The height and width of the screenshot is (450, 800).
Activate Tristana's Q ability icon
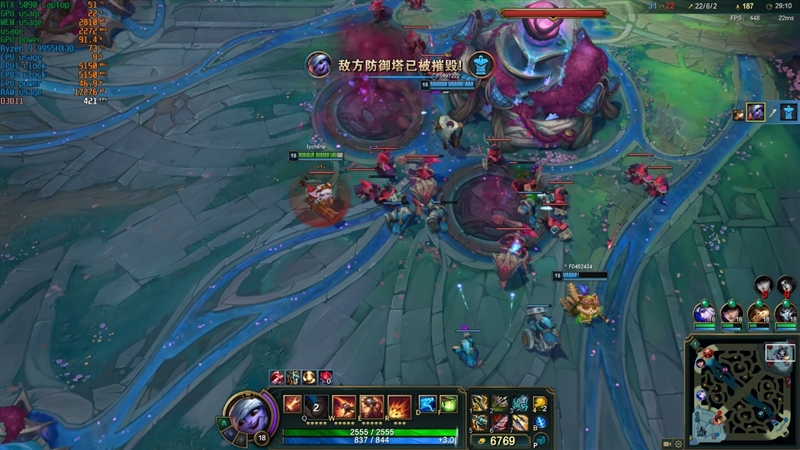pos(292,405)
